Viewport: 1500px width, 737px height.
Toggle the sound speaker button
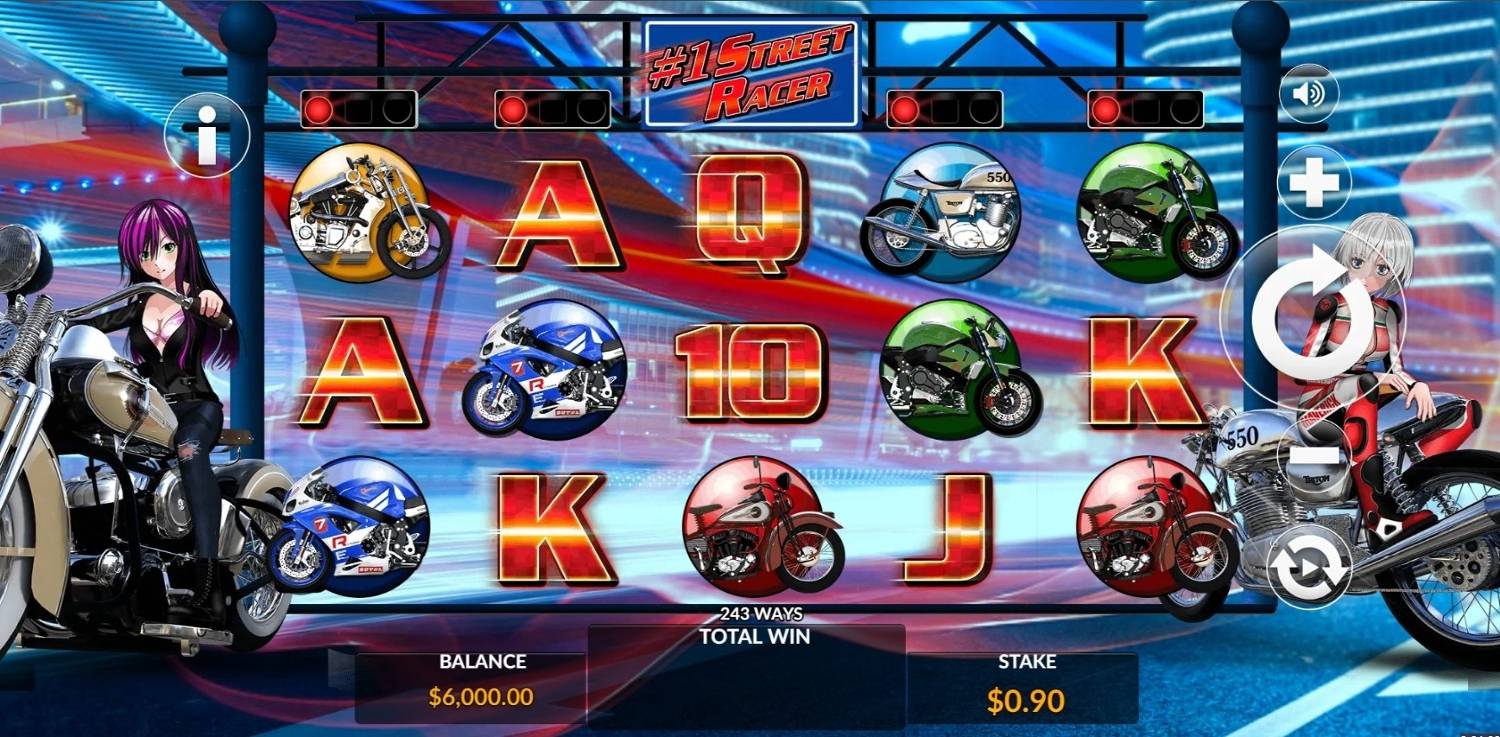tap(1309, 94)
